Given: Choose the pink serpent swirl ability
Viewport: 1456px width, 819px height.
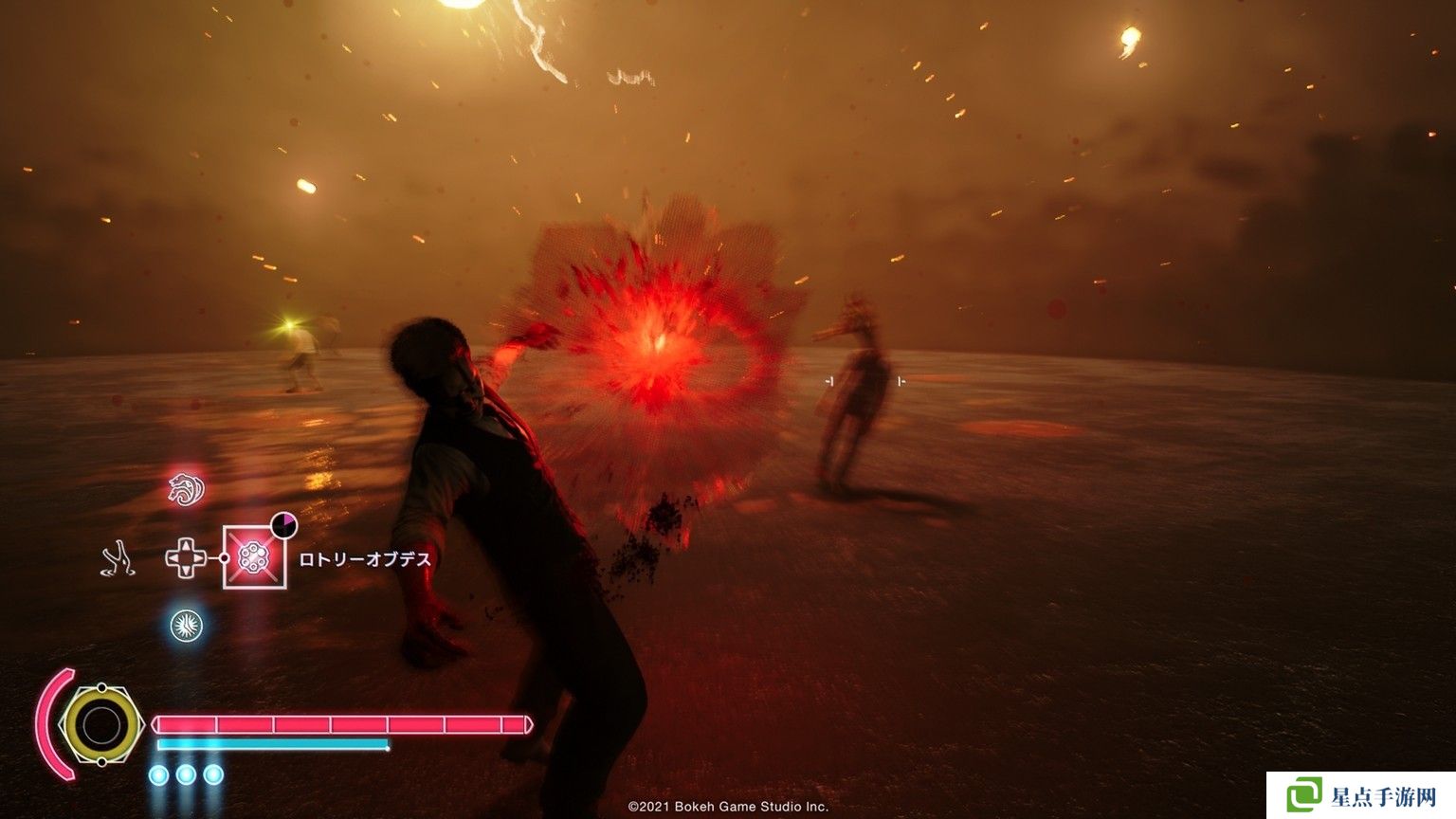Looking at the screenshot, I should [186, 489].
